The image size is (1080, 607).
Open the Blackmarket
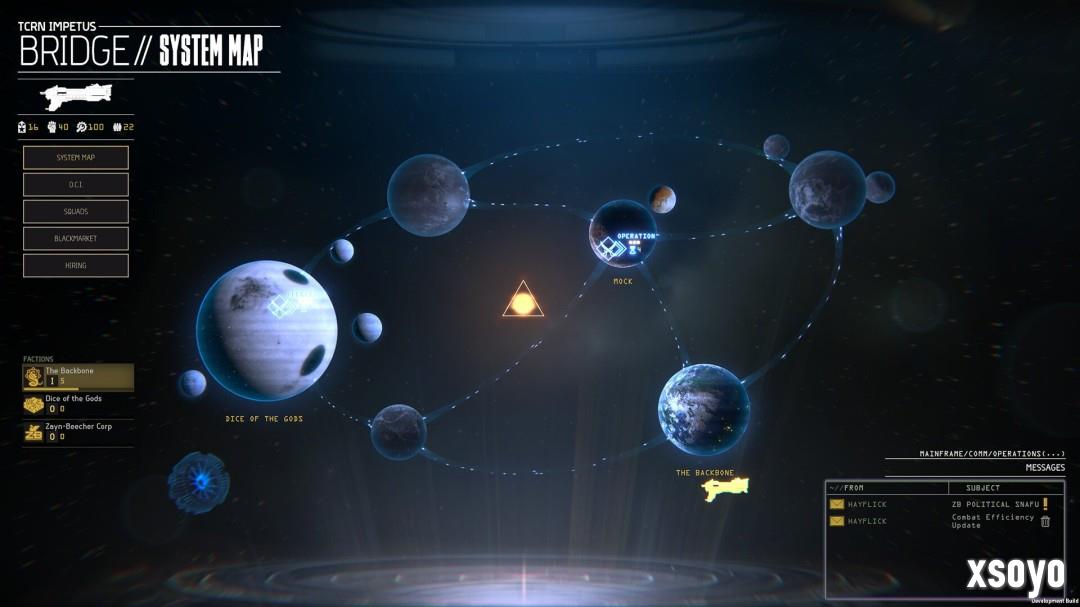click(x=76, y=239)
